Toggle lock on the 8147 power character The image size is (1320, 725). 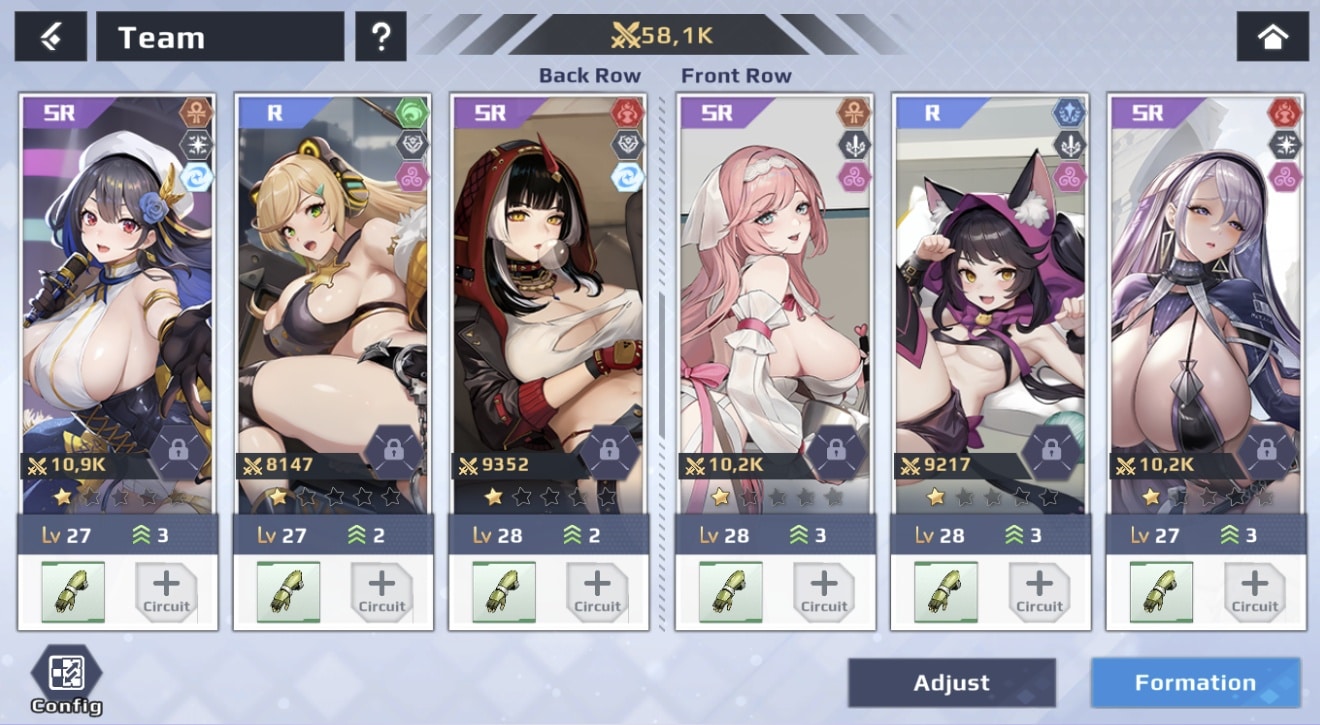(394, 452)
